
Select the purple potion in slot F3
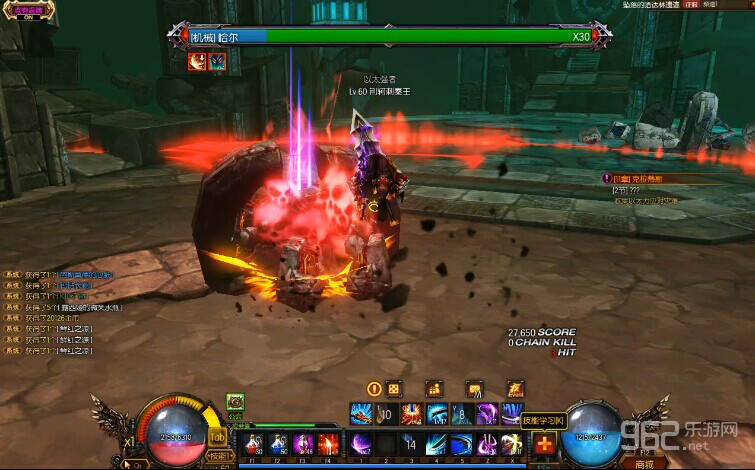(302, 443)
